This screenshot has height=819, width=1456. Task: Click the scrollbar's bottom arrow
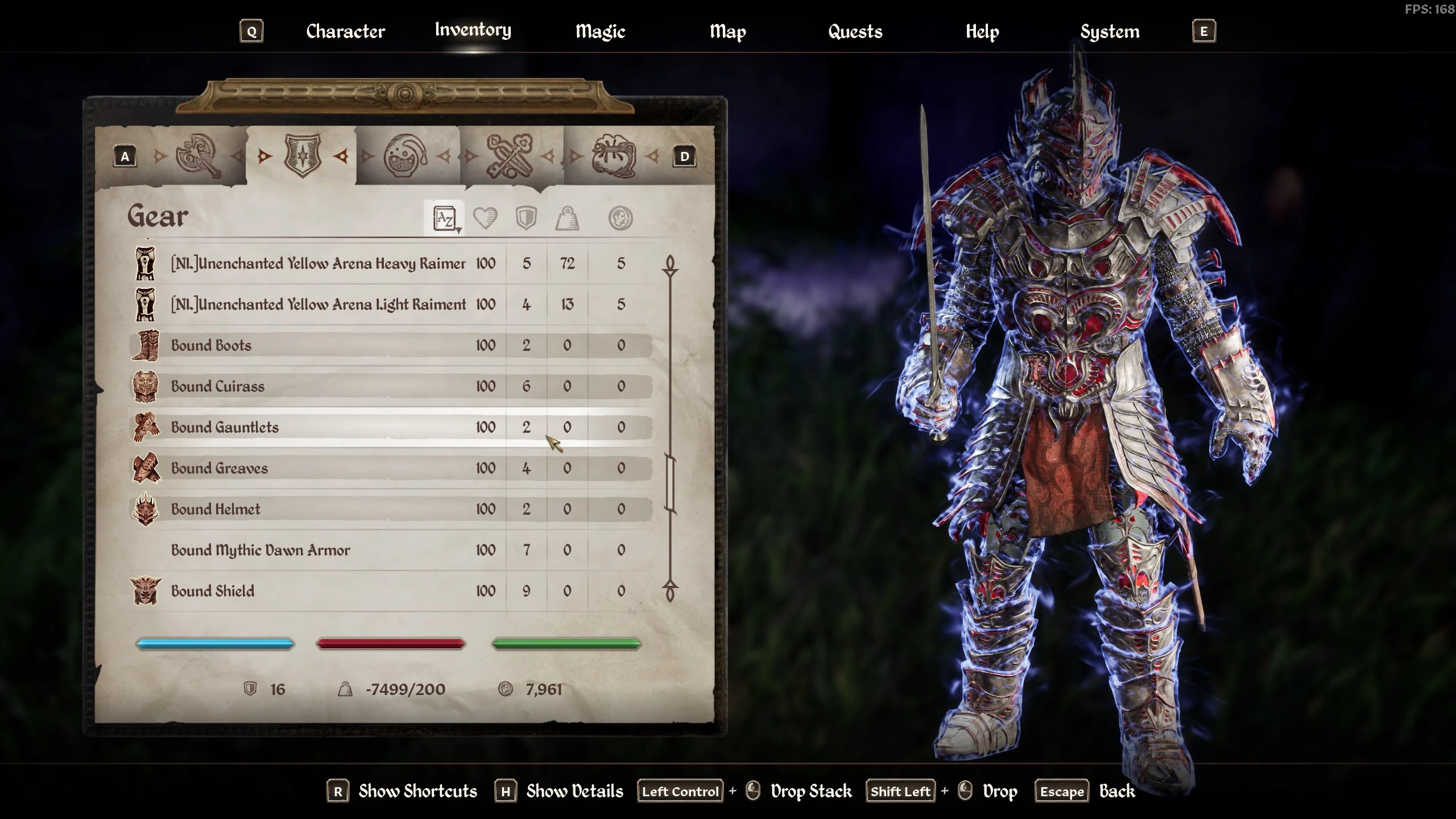[670, 593]
